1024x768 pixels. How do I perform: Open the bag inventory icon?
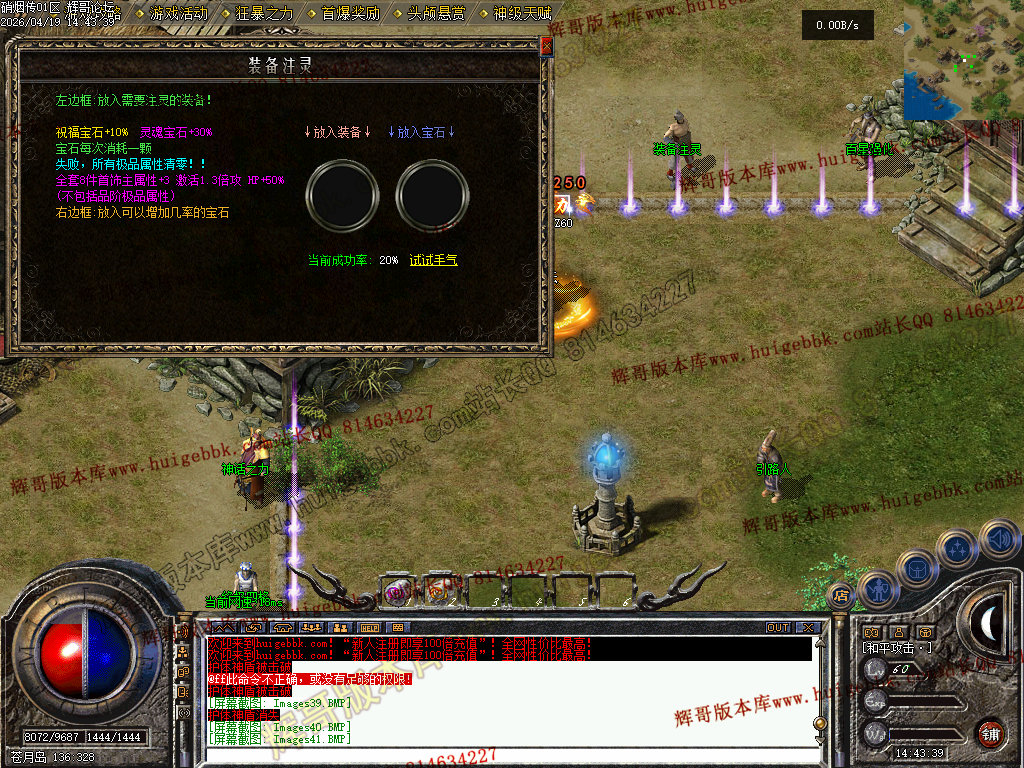(x=919, y=568)
